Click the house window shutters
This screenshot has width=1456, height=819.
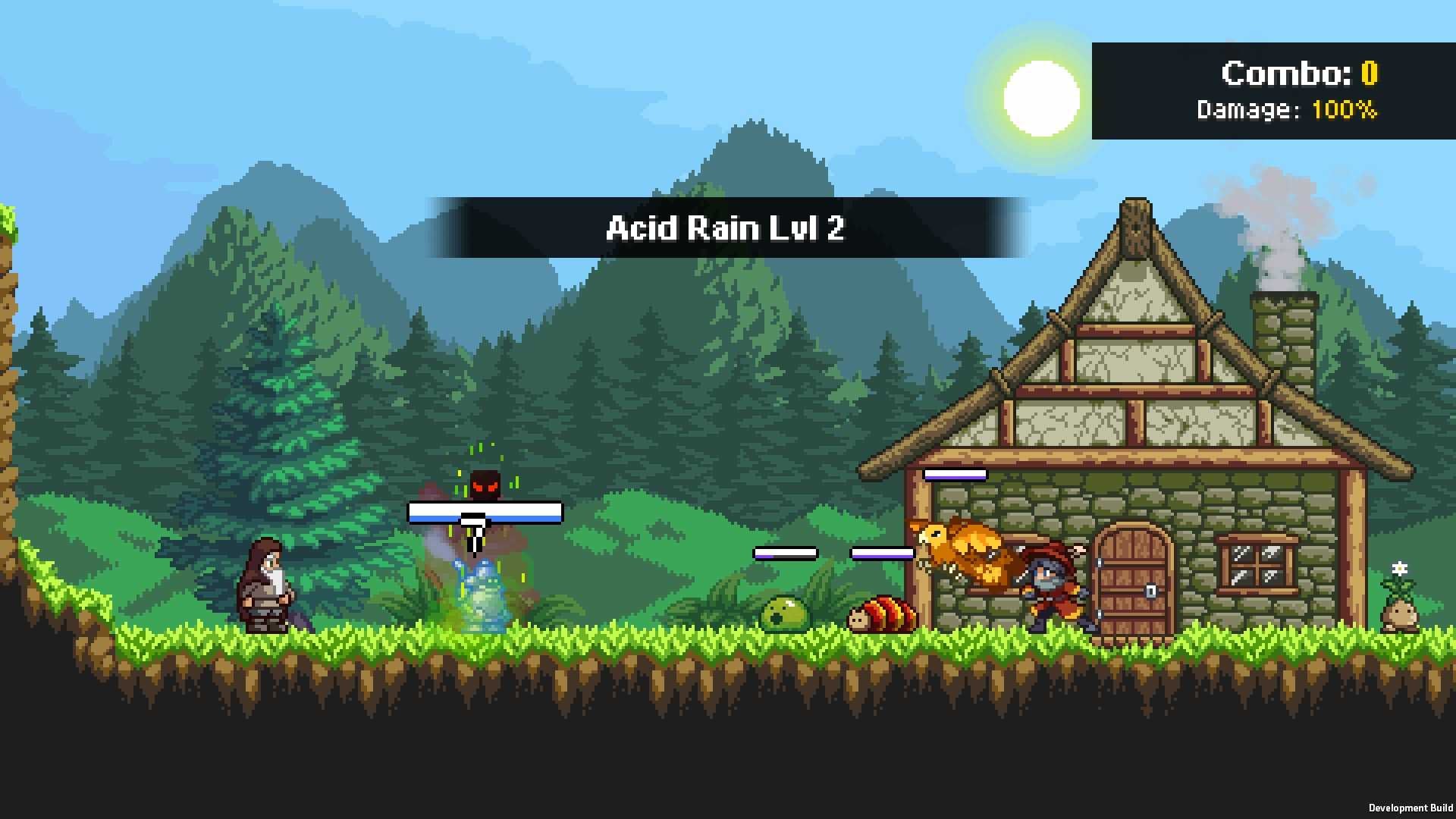pyautogui.click(x=1259, y=565)
